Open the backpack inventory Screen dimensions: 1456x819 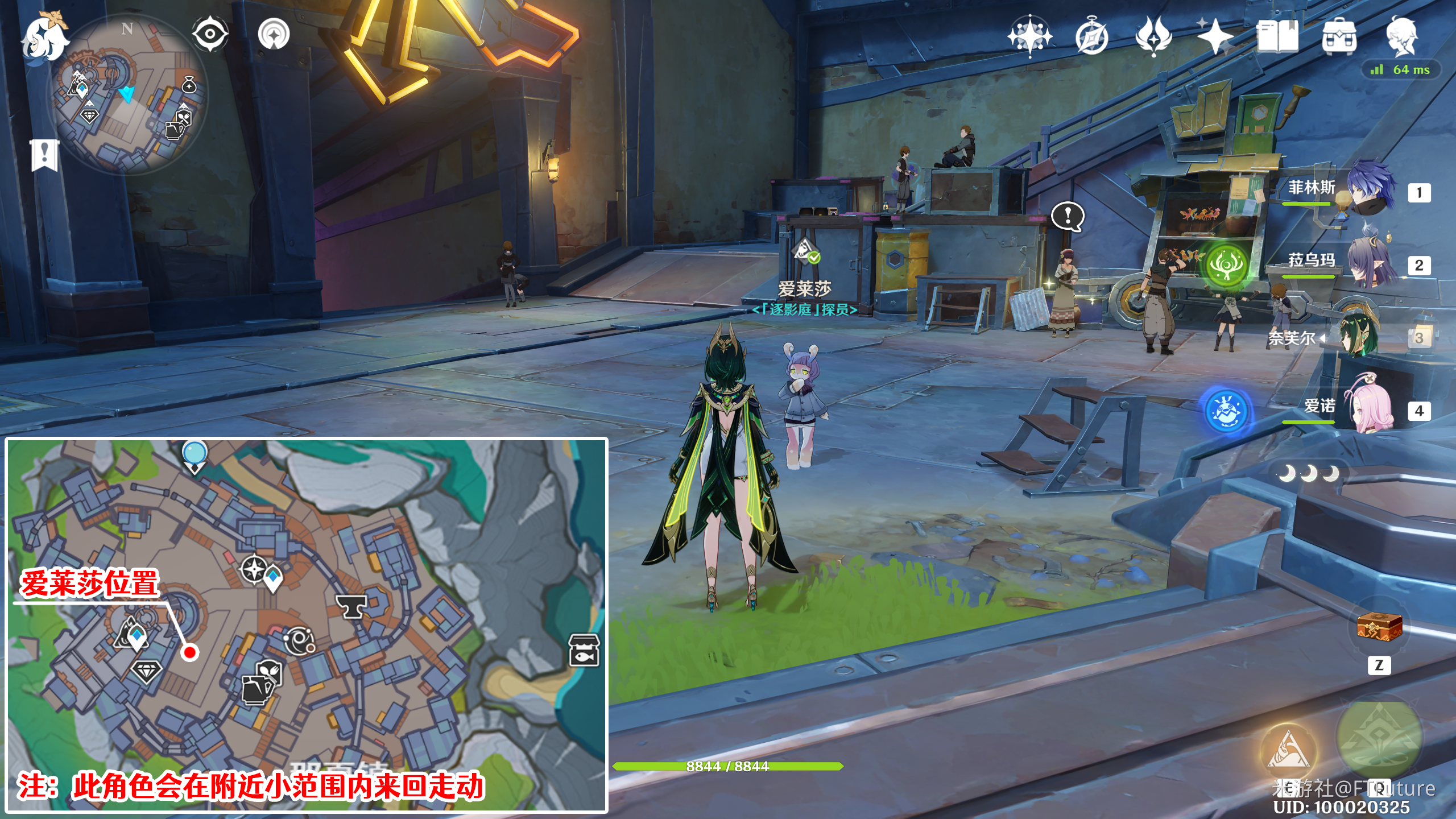tap(1339, 38)
